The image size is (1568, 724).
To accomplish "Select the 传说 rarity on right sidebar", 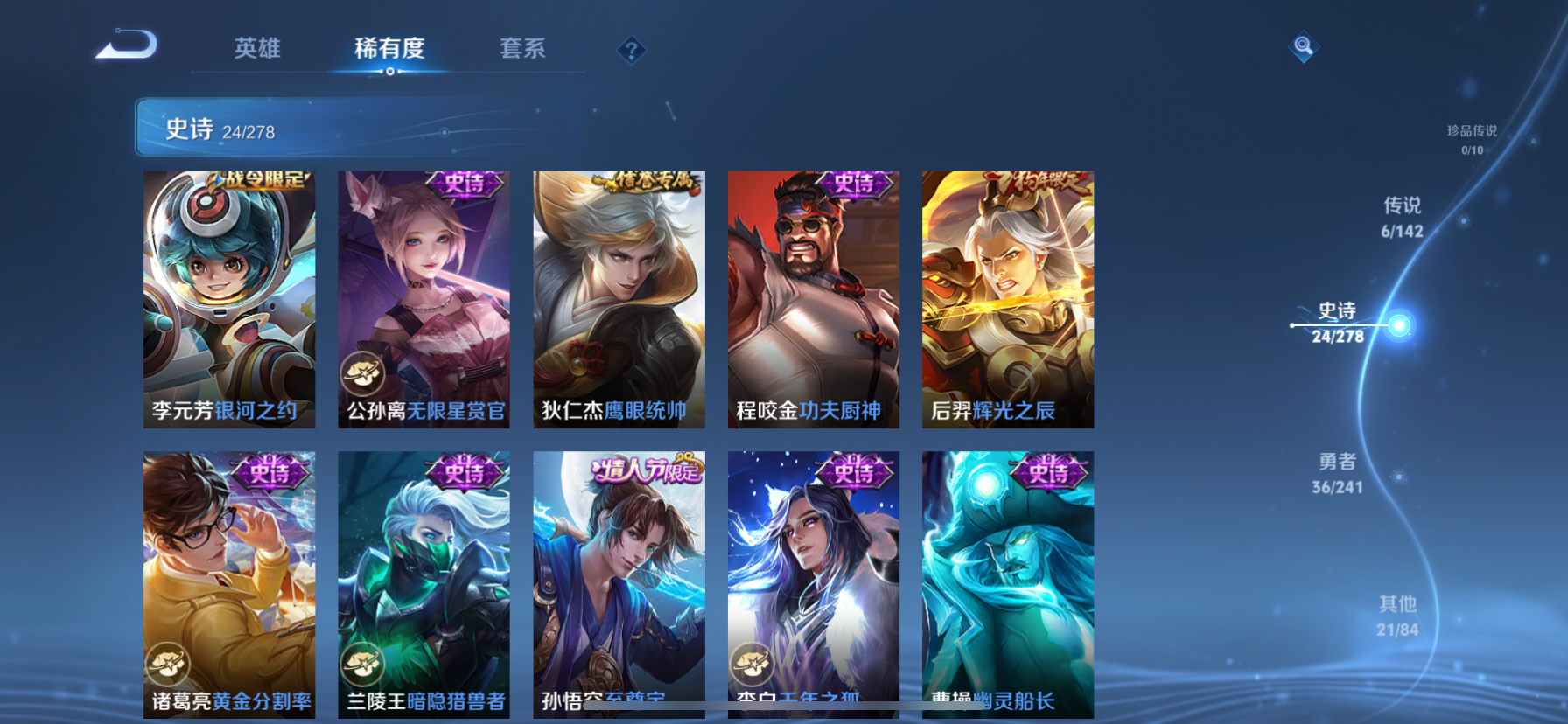I will pyautogui.click(x=1402, y=218).
